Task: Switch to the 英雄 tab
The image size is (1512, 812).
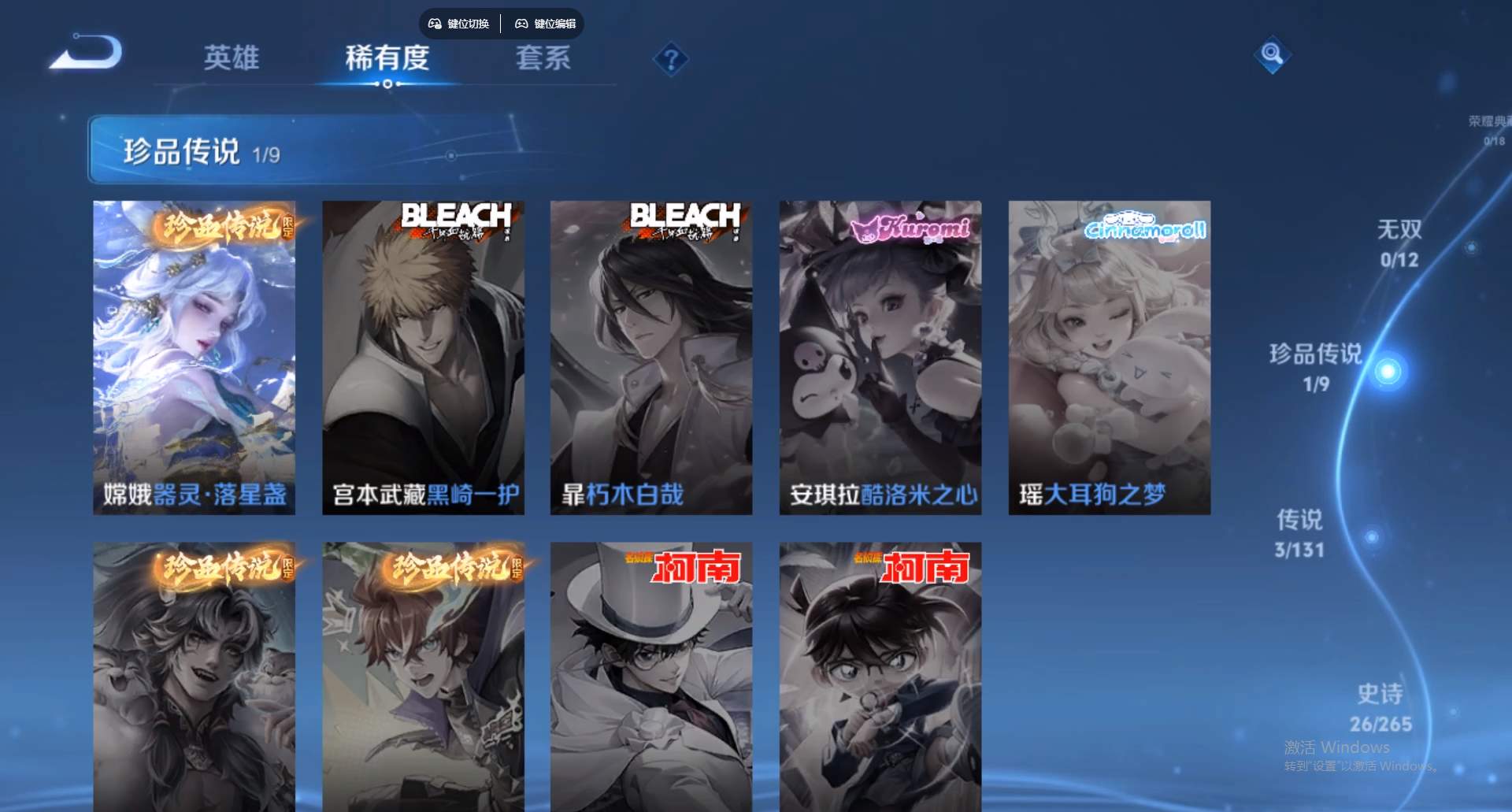Action: 232,59
